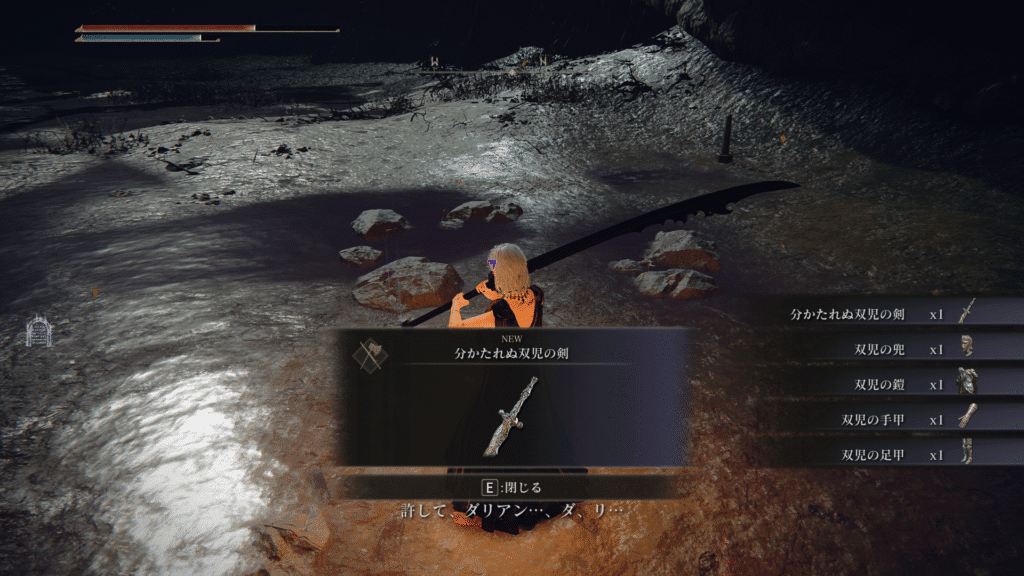1024x576 pixels.
Task: Click the twin sword image in item popup
Action: (511, 416)
